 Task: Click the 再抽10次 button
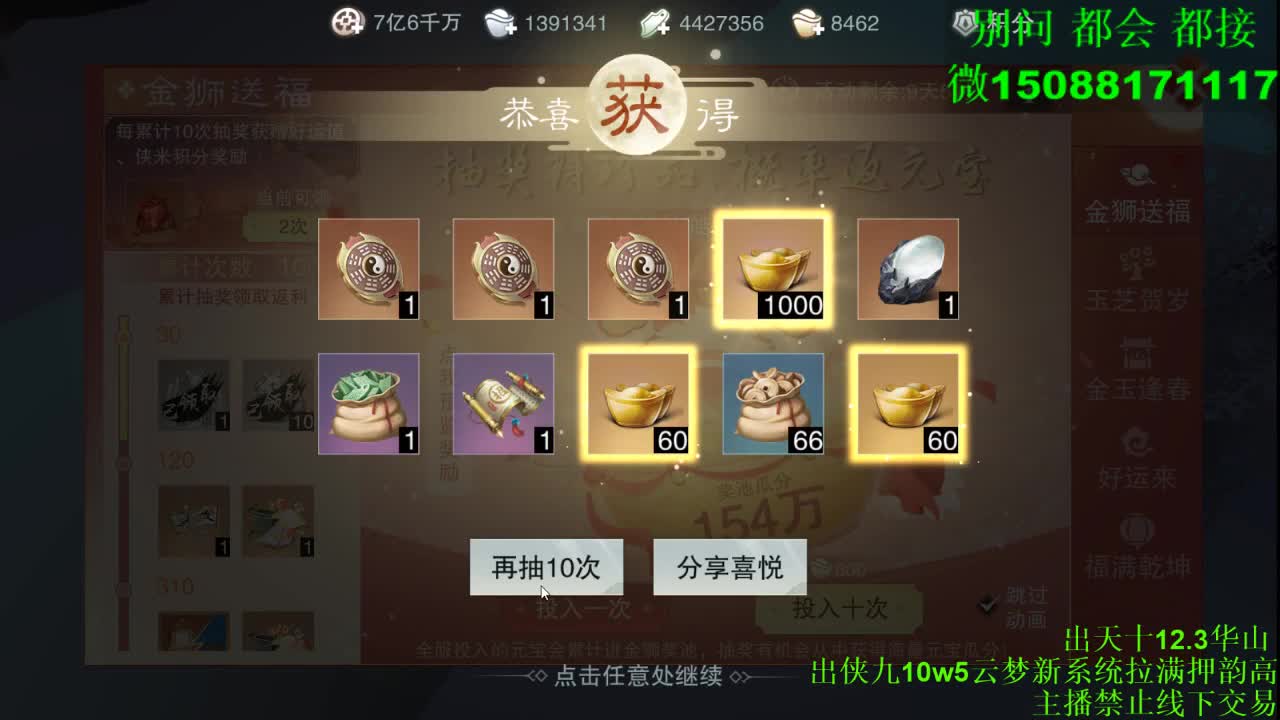click(545, 567)
